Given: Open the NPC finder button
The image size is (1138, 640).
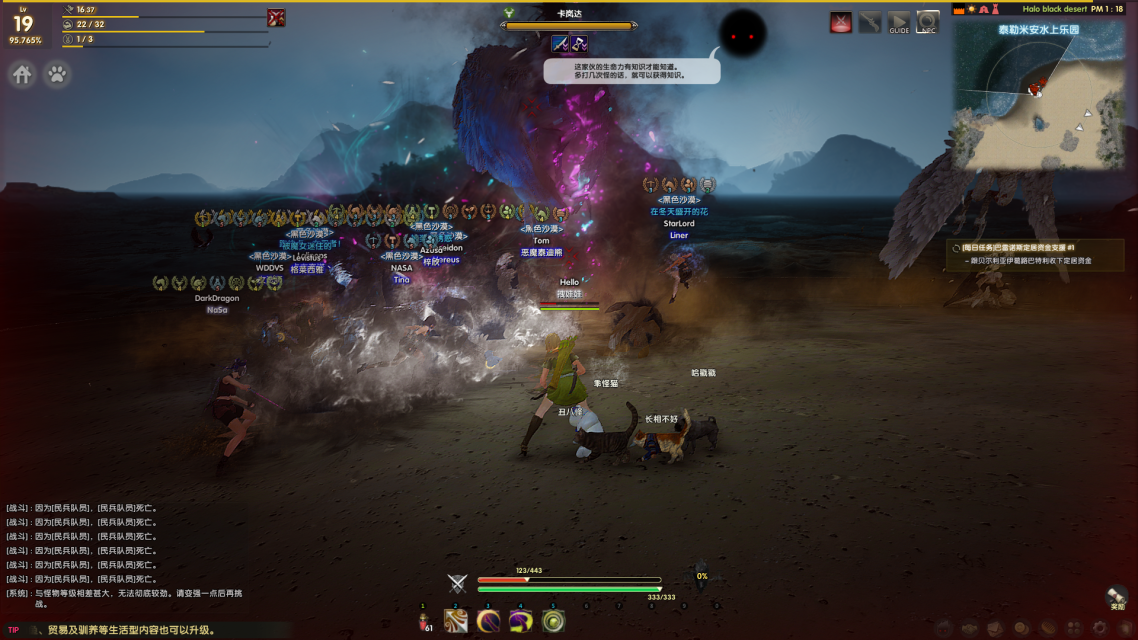Looking at the screenshot, I should [x=928, y=23].
